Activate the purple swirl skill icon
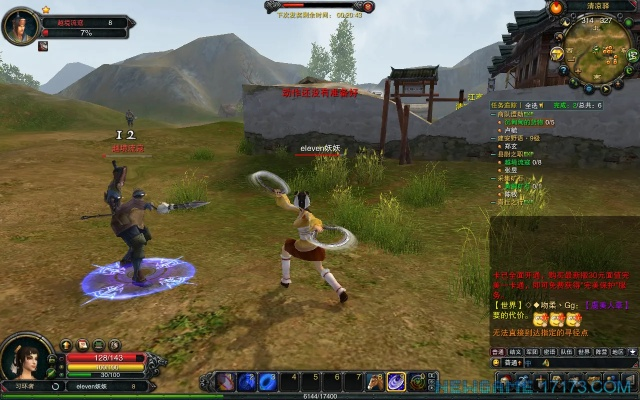 [x=396, y=381]
